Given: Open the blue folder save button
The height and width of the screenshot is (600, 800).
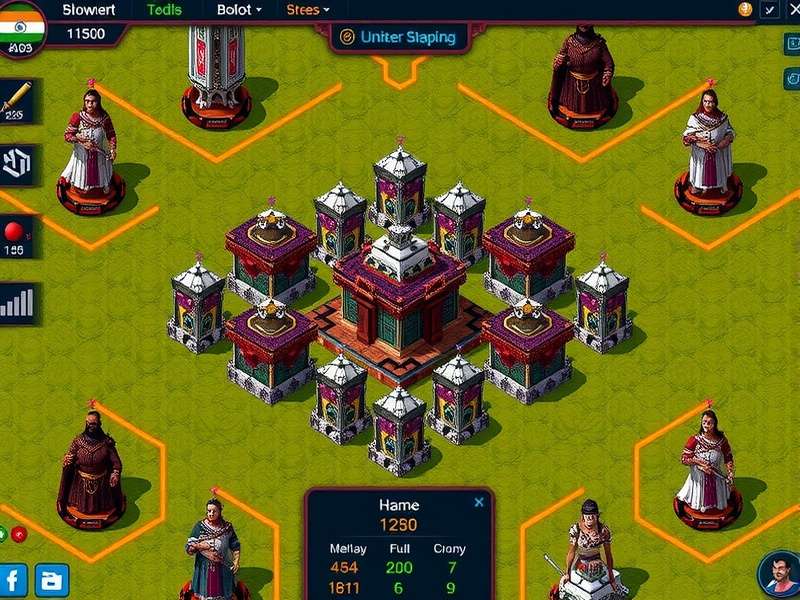Looking at the screenshot, I should pyautogui.click(x=51, y=579).
